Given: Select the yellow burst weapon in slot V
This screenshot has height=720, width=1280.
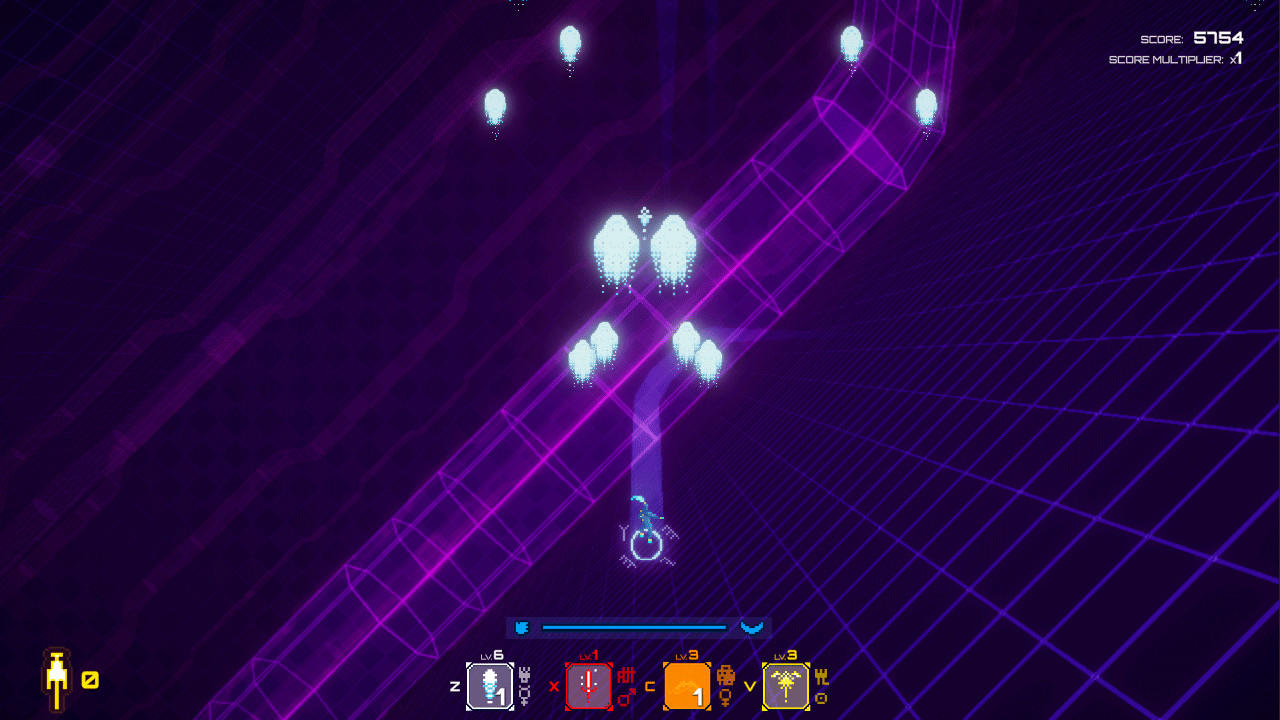Looking at the screenshot, I should pyautogui.click(x=785, y=686).
